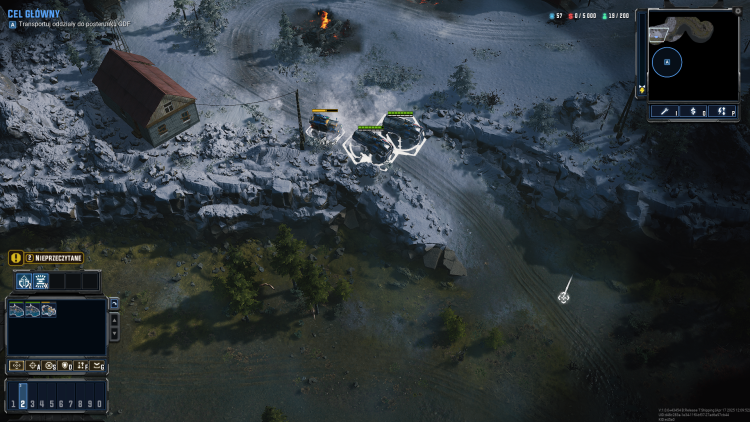Choose the first unit portrait in the selection panel
Viewport: 750px width, 422px height.
pyautogui.click(x=16, y=310)
